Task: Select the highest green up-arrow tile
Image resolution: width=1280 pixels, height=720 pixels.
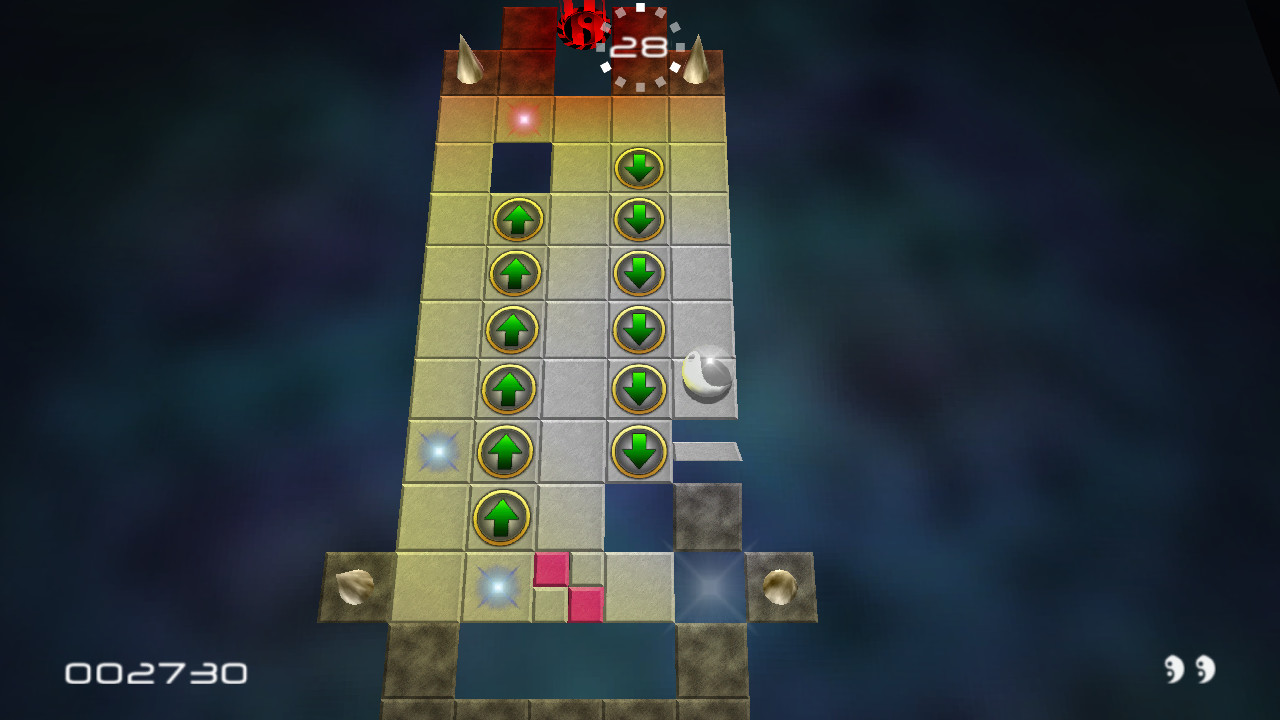Action: pyautogui.click(x=516, y=219)
